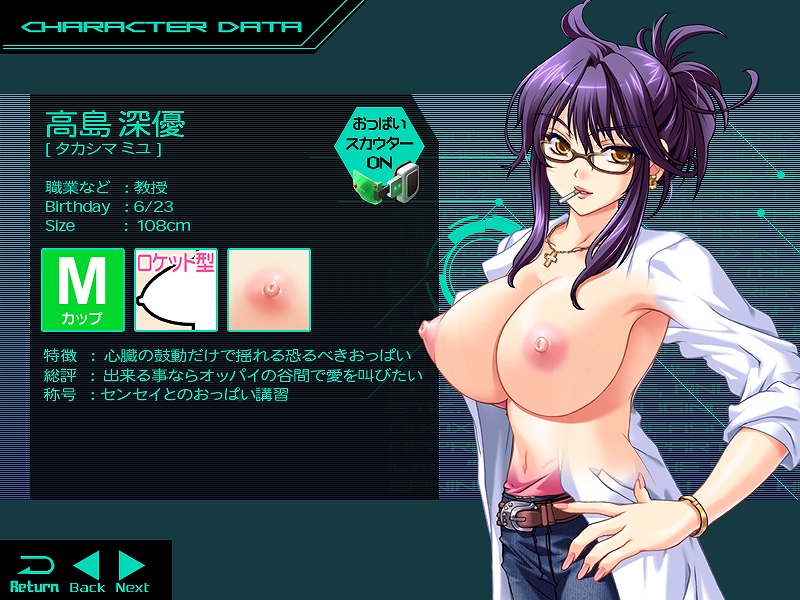Click the Return button

34,572
